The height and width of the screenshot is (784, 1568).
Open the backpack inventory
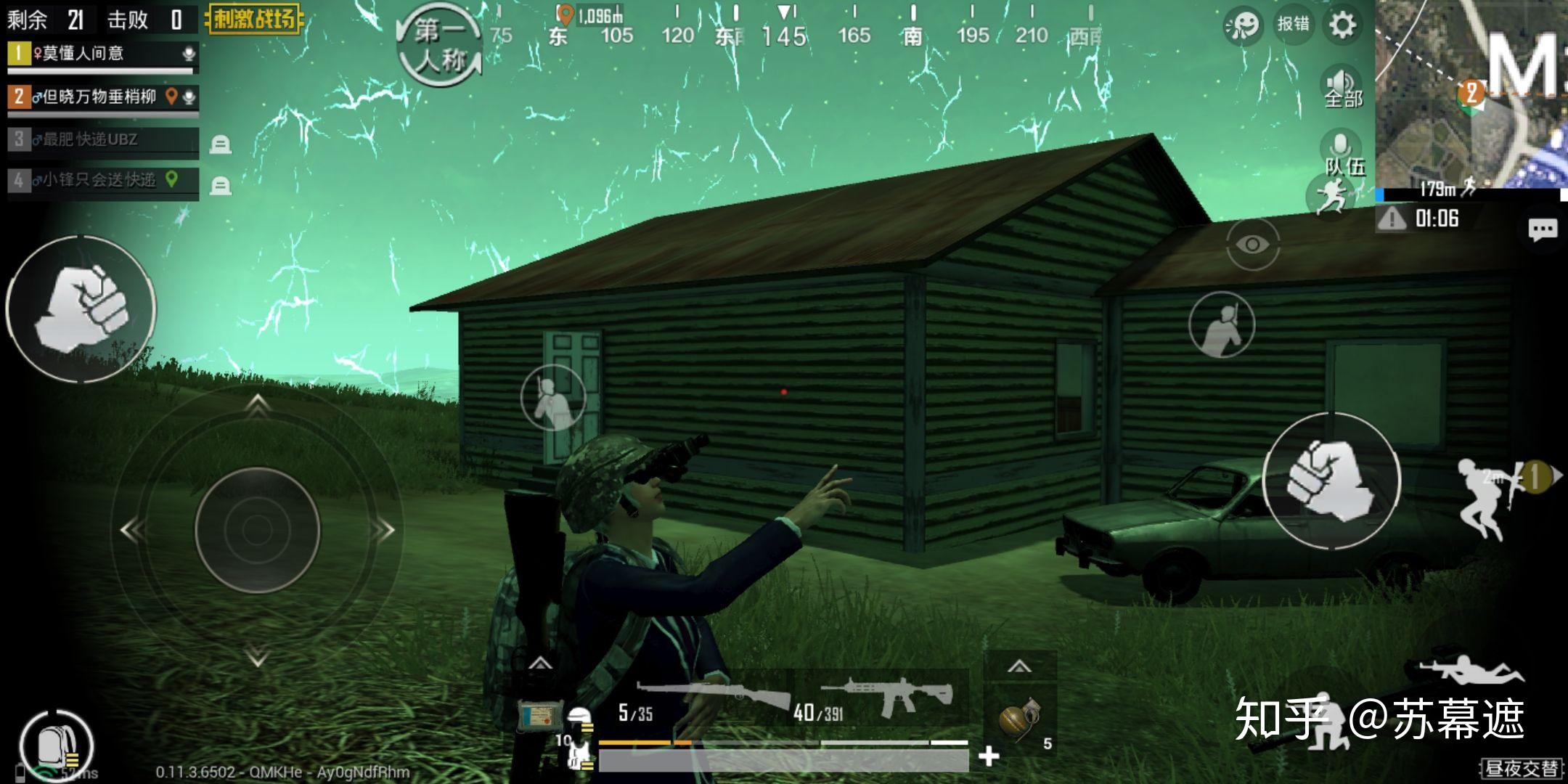coord(55,746)
